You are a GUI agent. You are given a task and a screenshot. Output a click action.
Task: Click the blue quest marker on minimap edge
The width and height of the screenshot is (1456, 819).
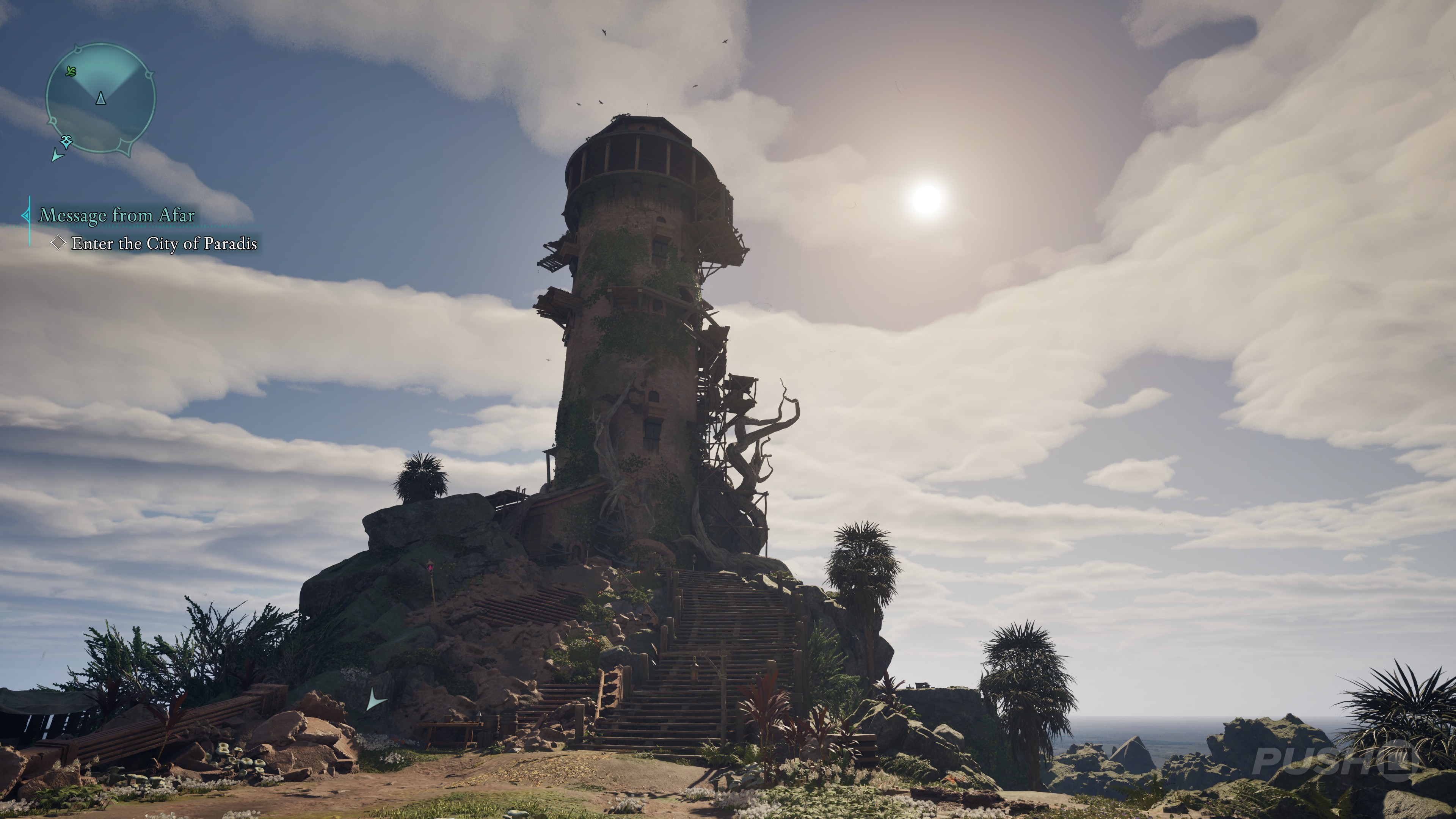coord(67,141)
